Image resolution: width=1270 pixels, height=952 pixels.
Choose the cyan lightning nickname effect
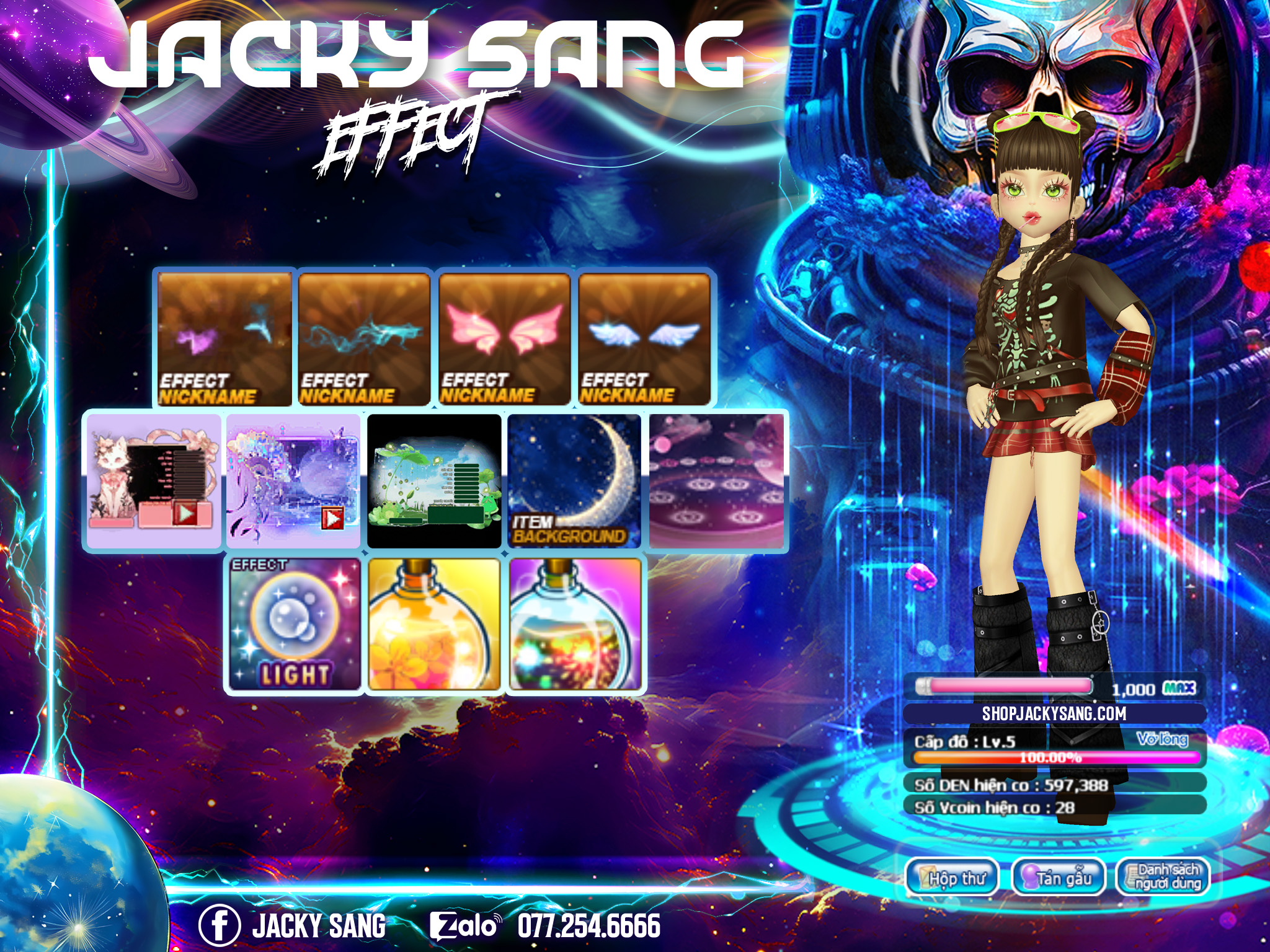(x=365, y=339)
